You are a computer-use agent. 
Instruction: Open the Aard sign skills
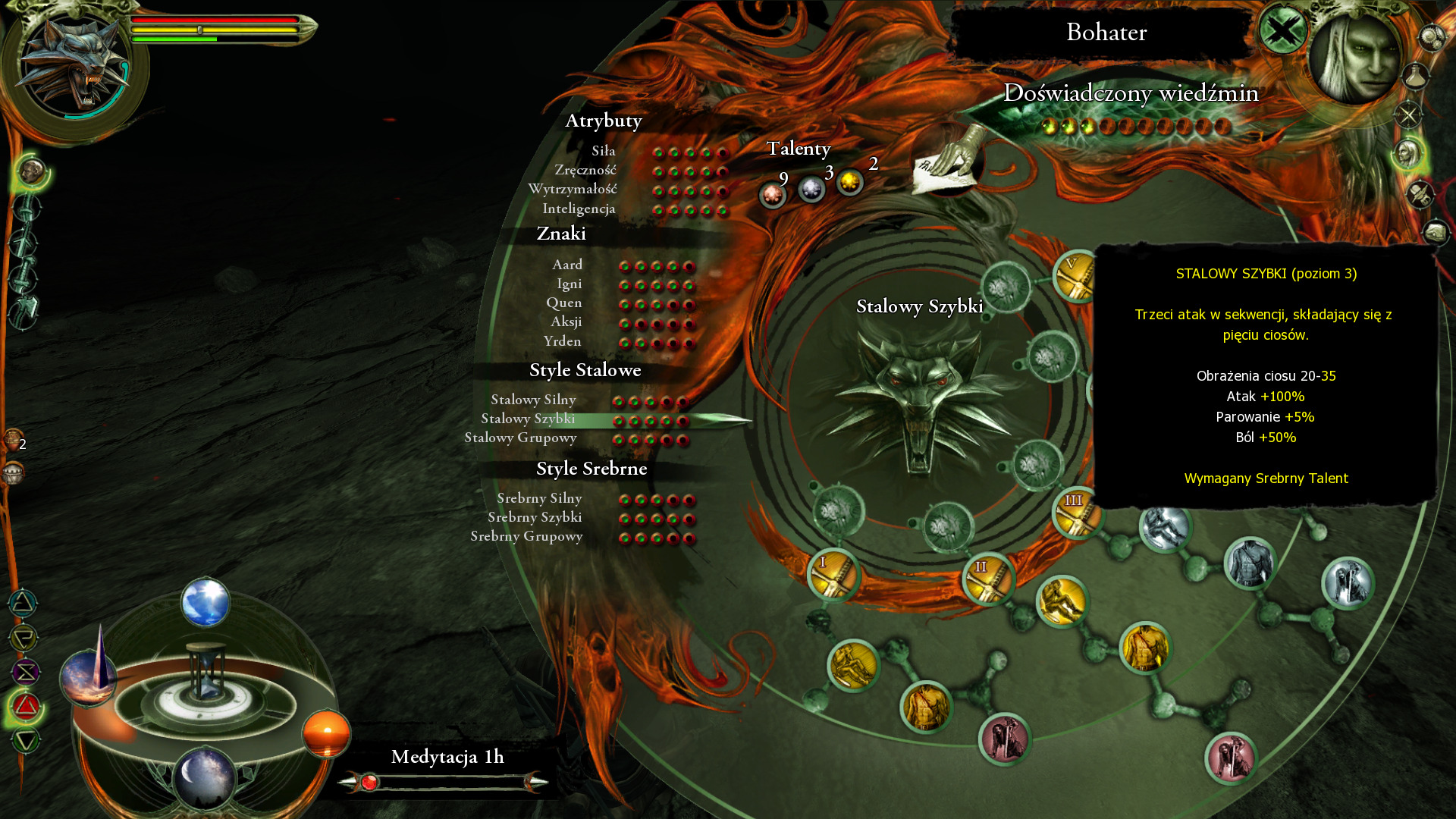(x=567, y=265)
